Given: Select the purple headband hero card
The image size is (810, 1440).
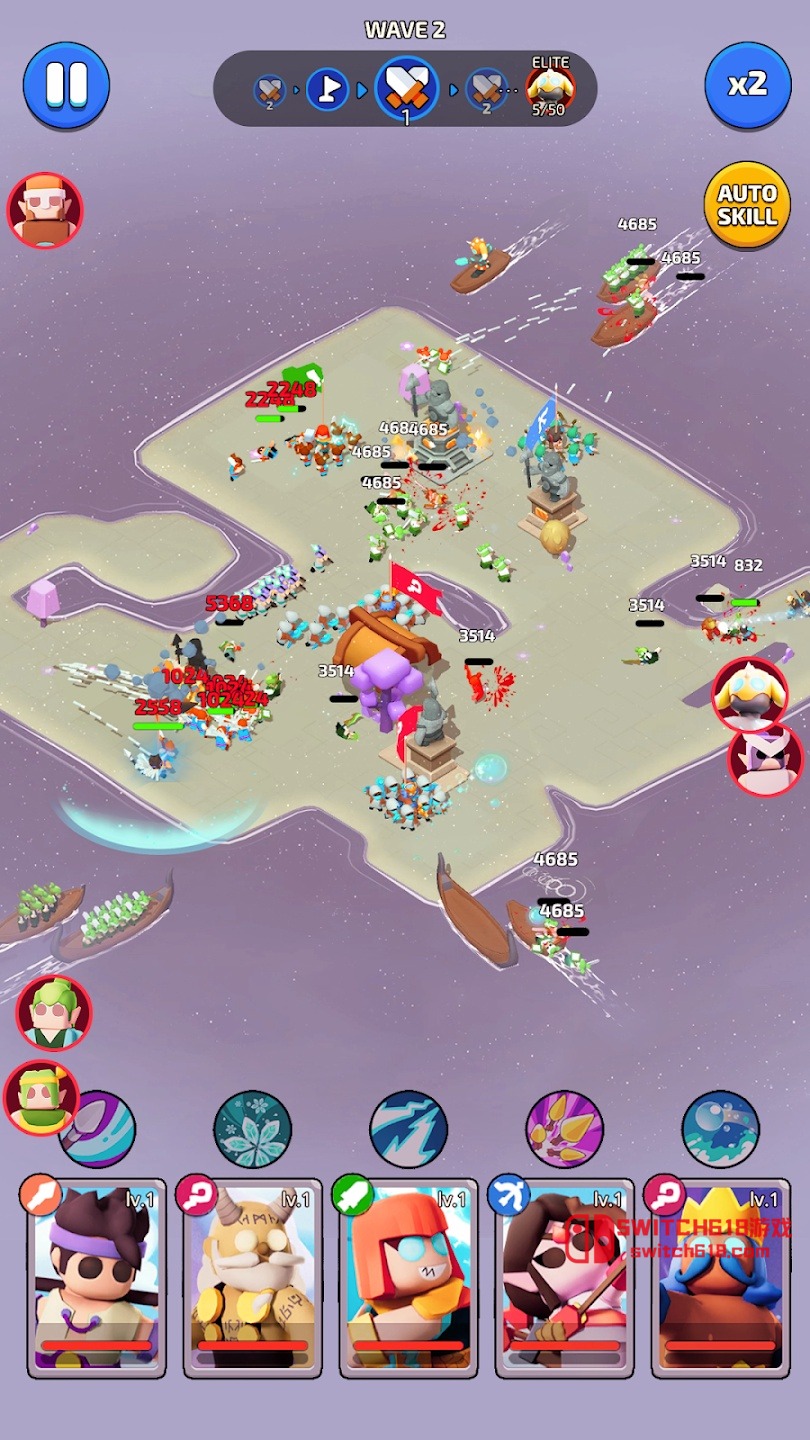Looking at the screenshot, I should pyautogui.click(x=96, y=1276).
